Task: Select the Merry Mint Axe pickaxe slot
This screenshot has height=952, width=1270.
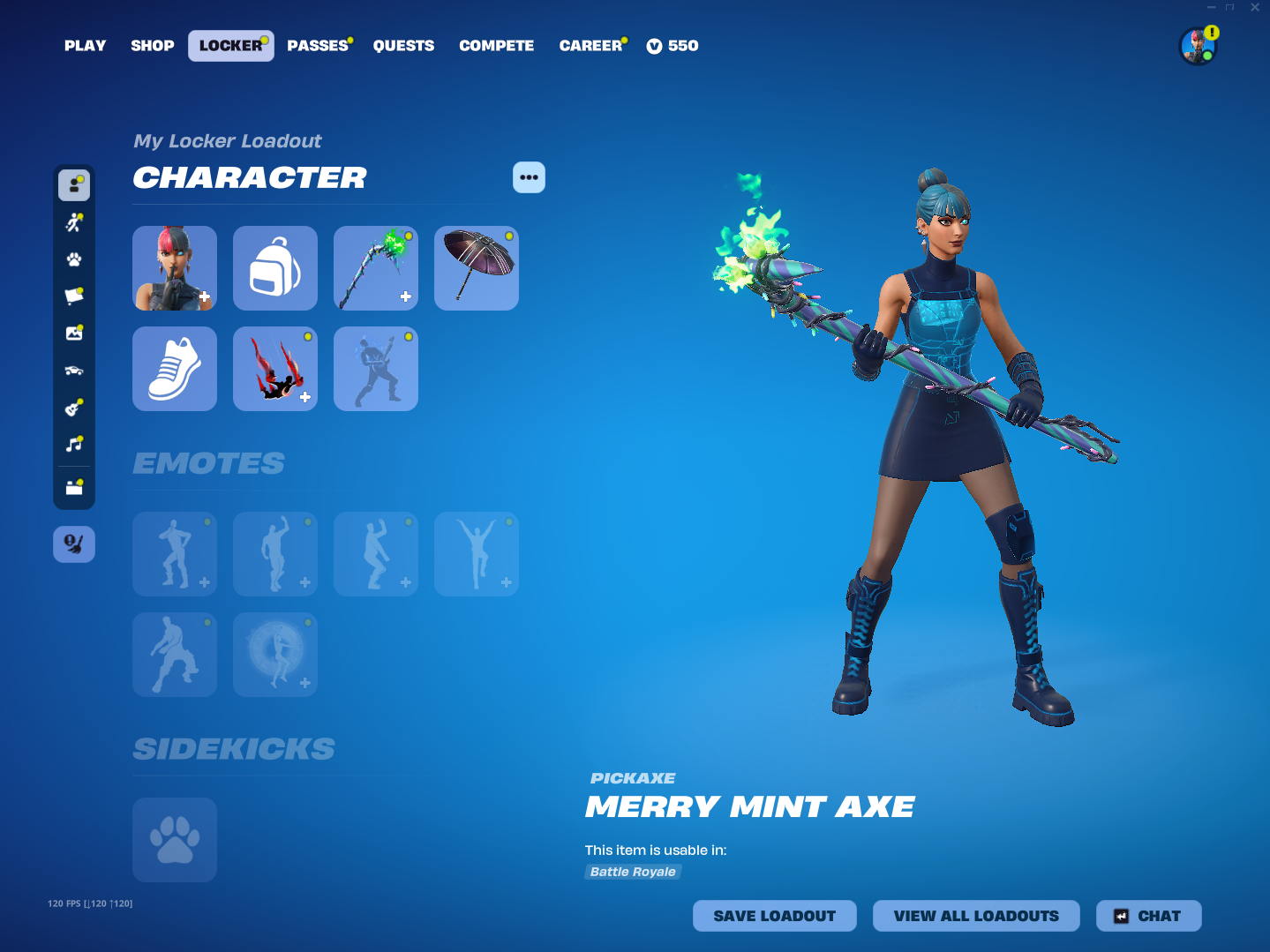Action: (376, 268)
